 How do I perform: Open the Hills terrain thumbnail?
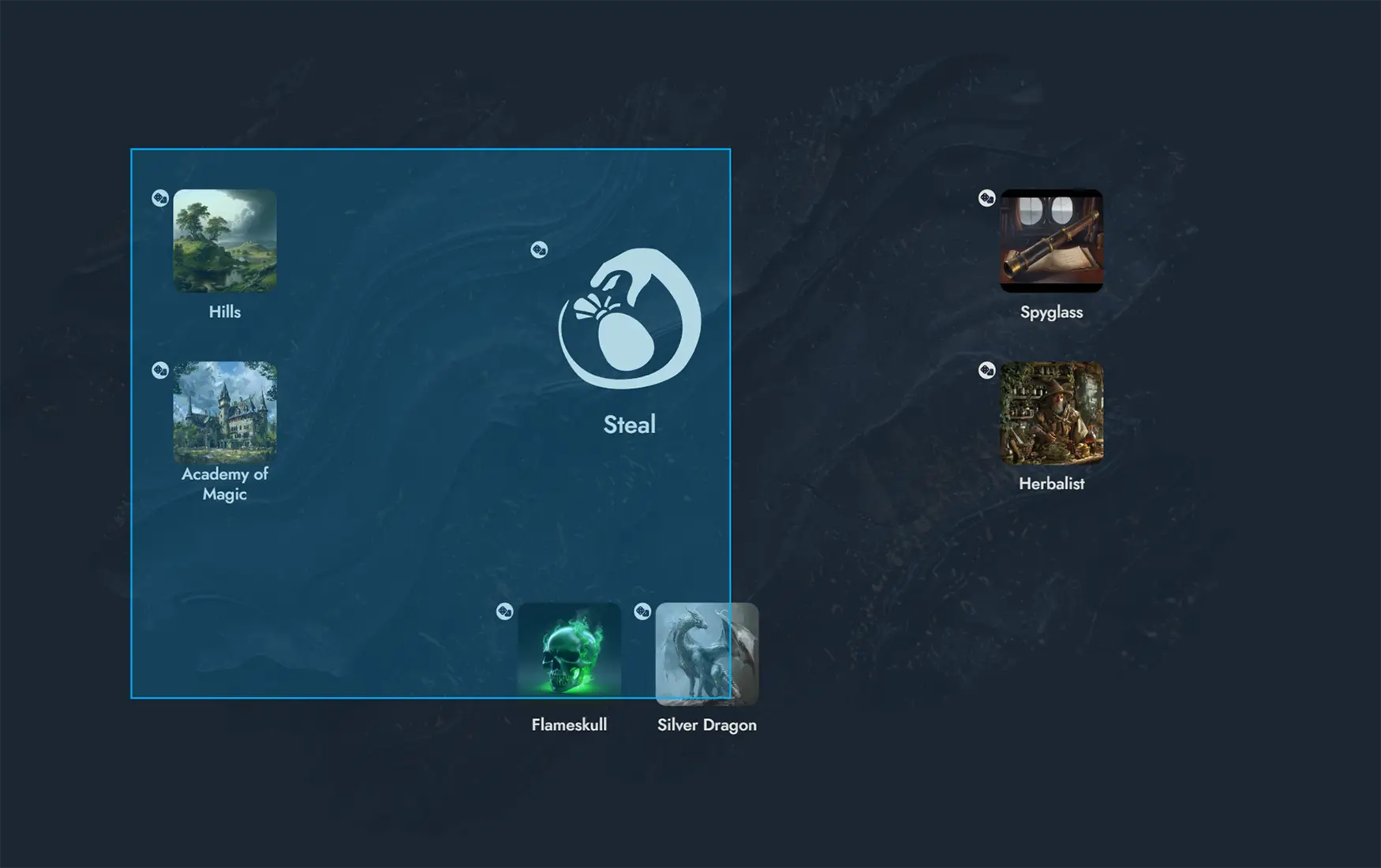pos(225,241)
